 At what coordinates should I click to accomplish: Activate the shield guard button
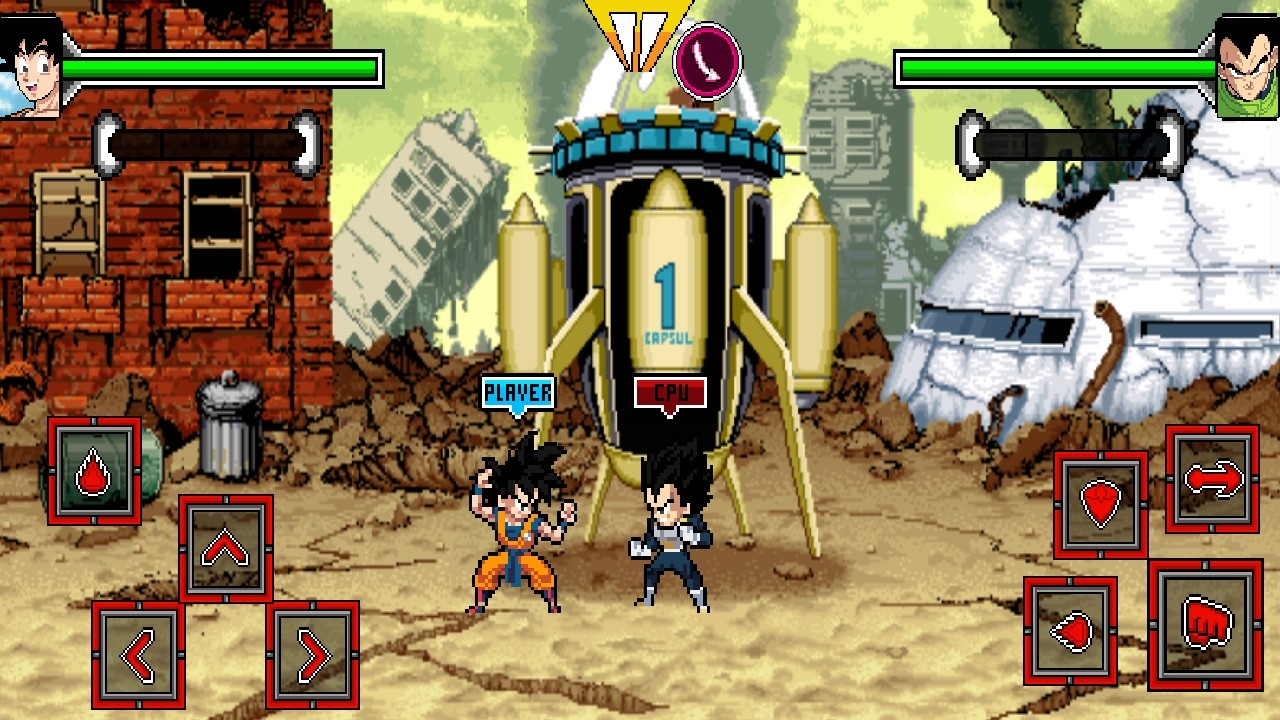point(1100,504)
